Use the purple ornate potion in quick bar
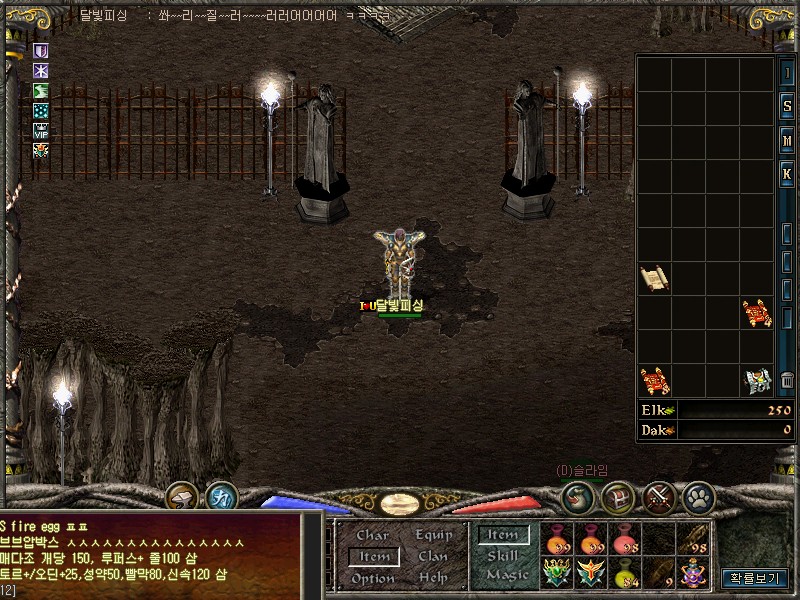 point(693,573)
